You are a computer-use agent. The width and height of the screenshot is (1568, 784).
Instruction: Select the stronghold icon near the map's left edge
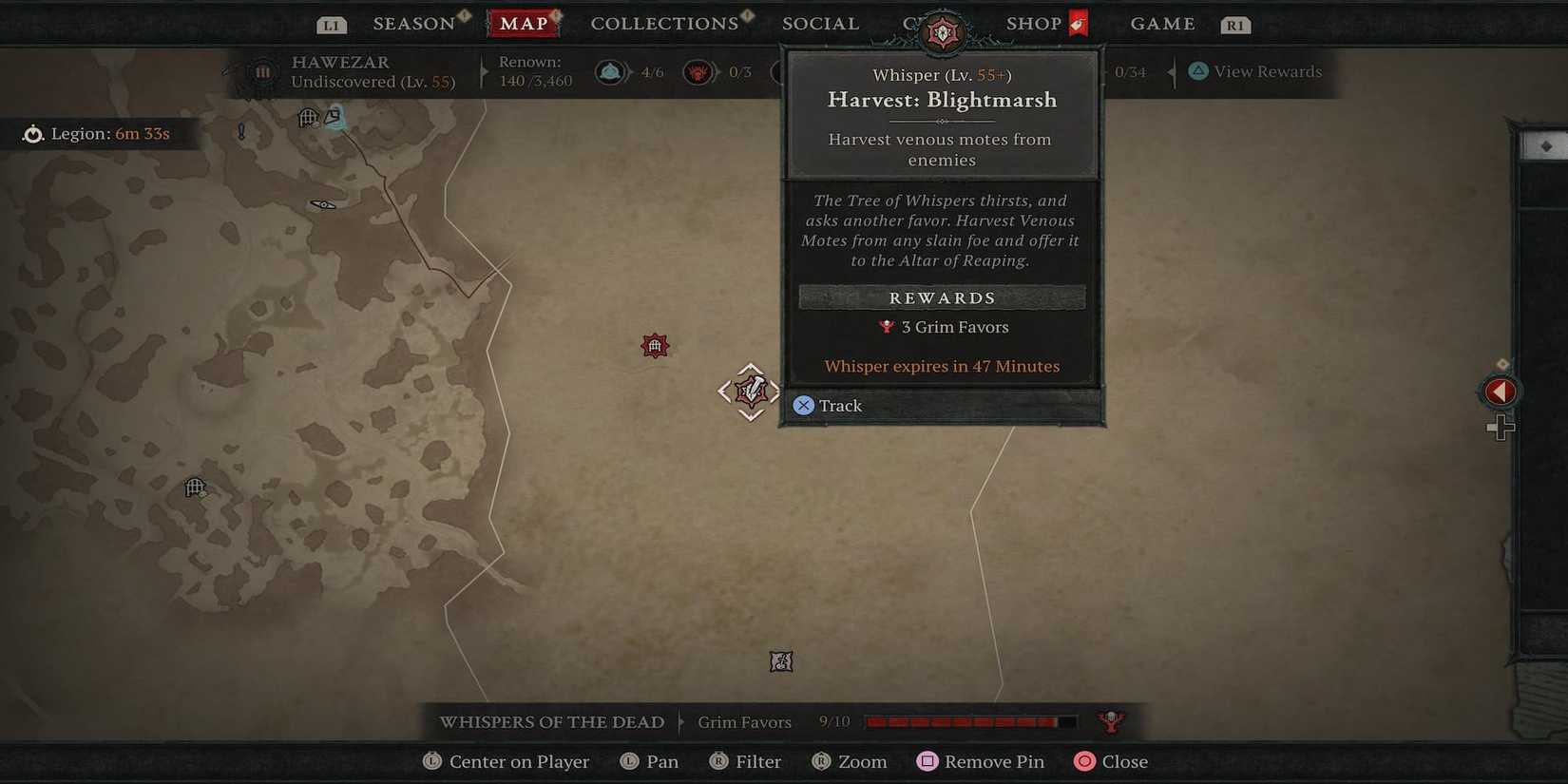(195, 488)
